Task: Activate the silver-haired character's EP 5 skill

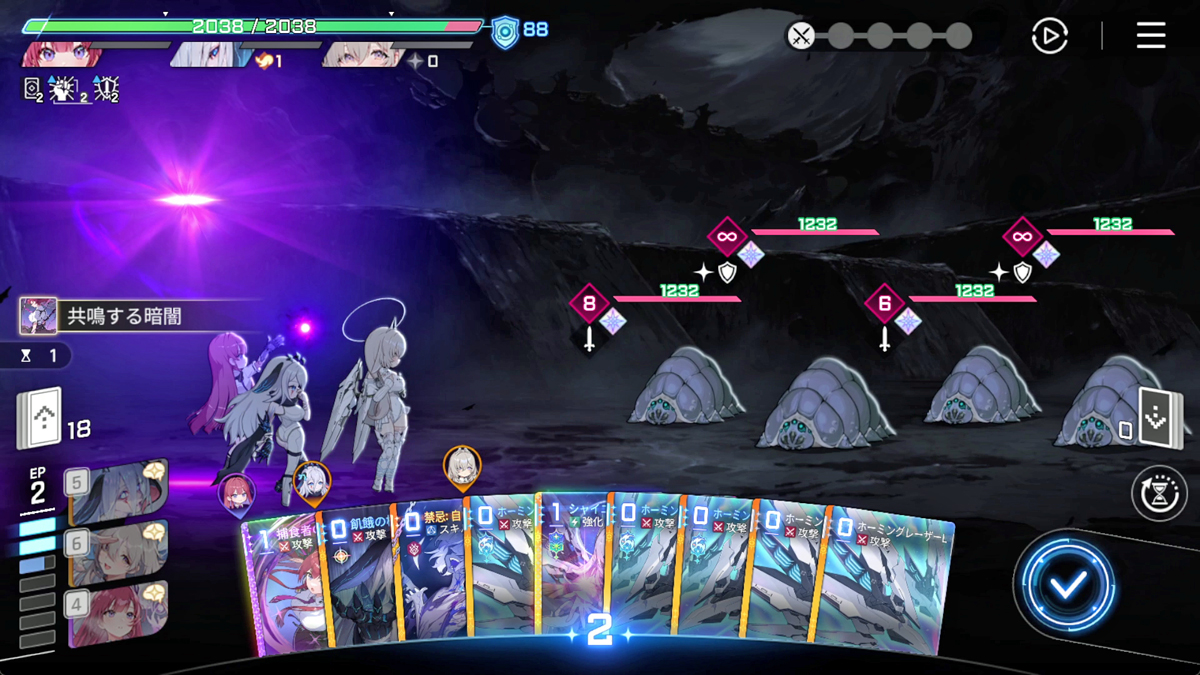Action: tap(115, 491)
